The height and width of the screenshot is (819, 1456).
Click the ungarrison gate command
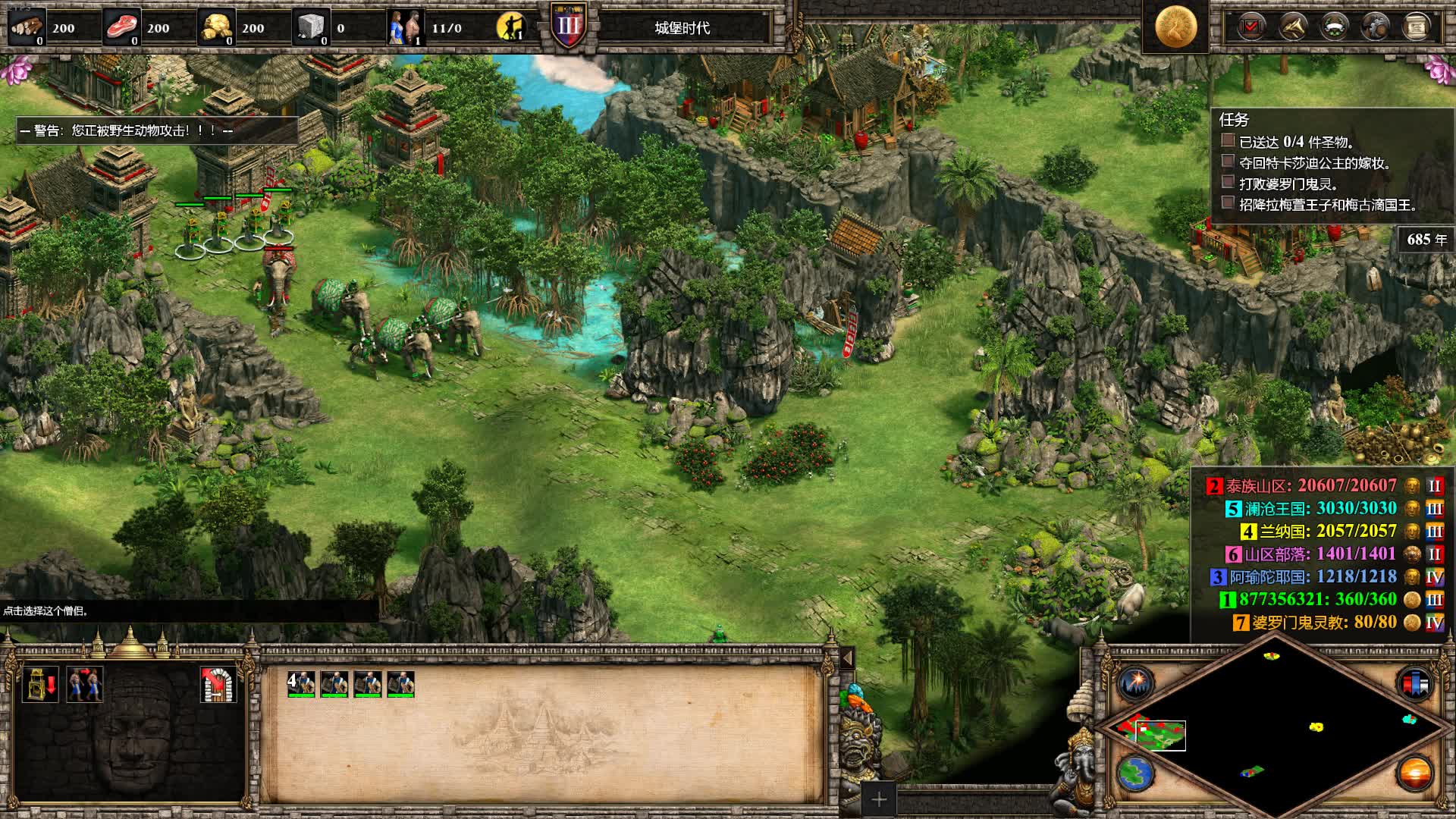pyautogui.click(x=218, y=684)
